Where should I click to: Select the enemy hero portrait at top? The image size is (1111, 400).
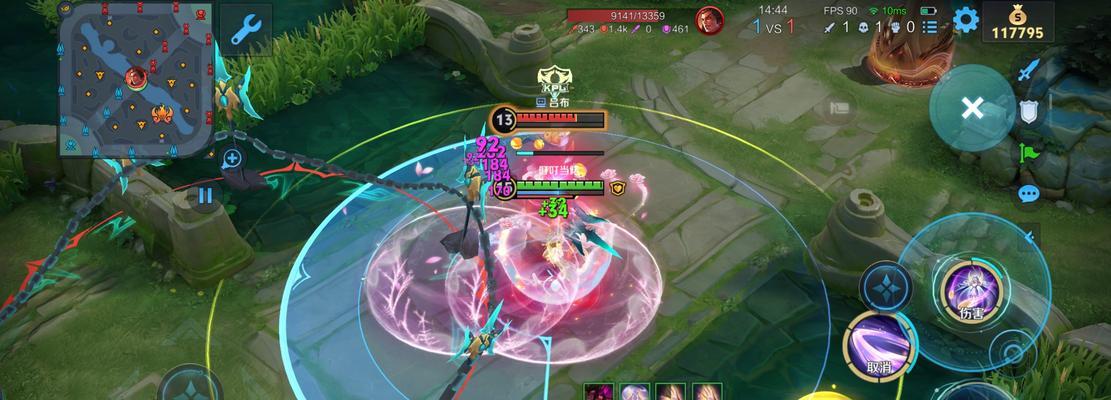pos(710,21)
